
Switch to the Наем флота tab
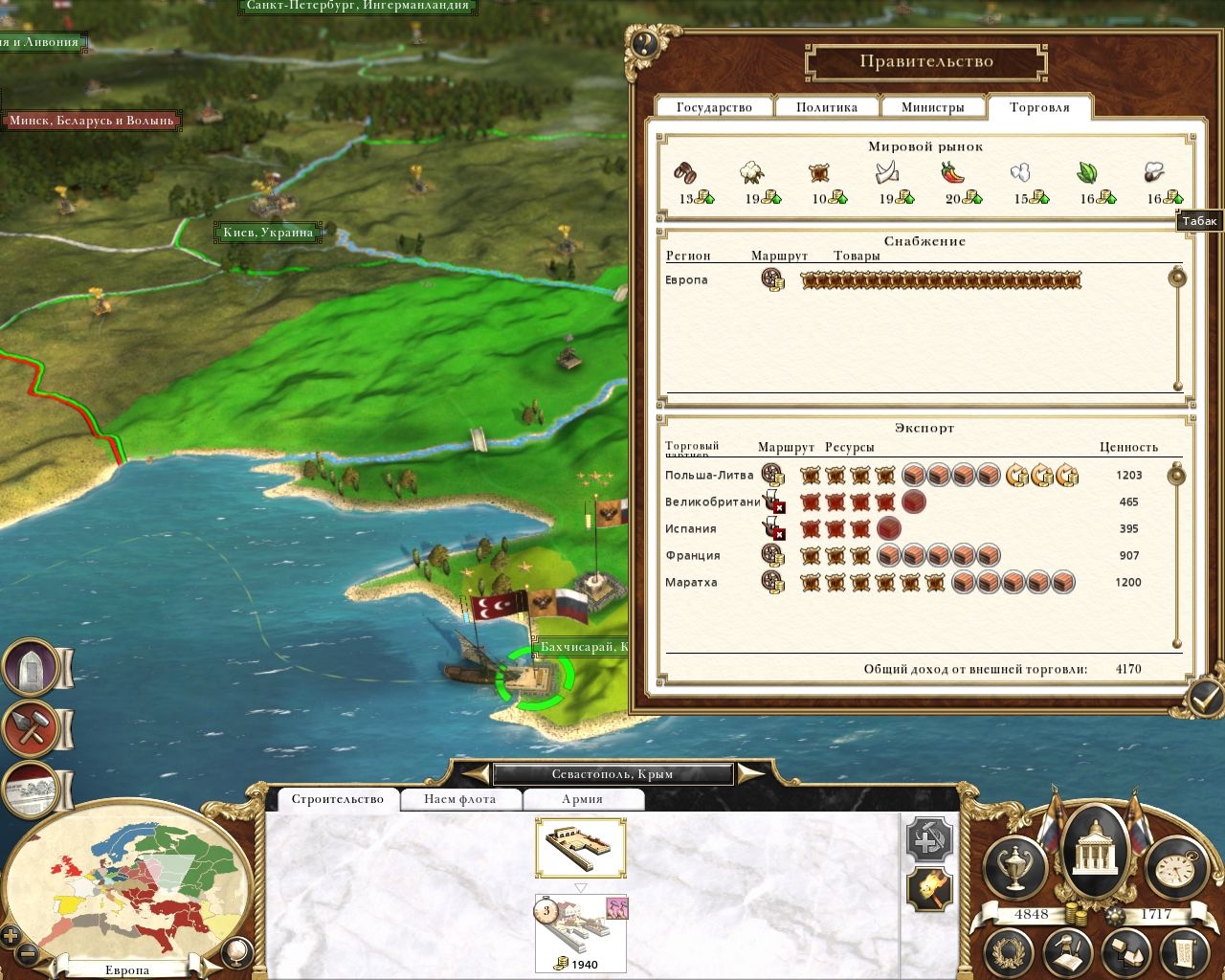[x=460, y=799]
